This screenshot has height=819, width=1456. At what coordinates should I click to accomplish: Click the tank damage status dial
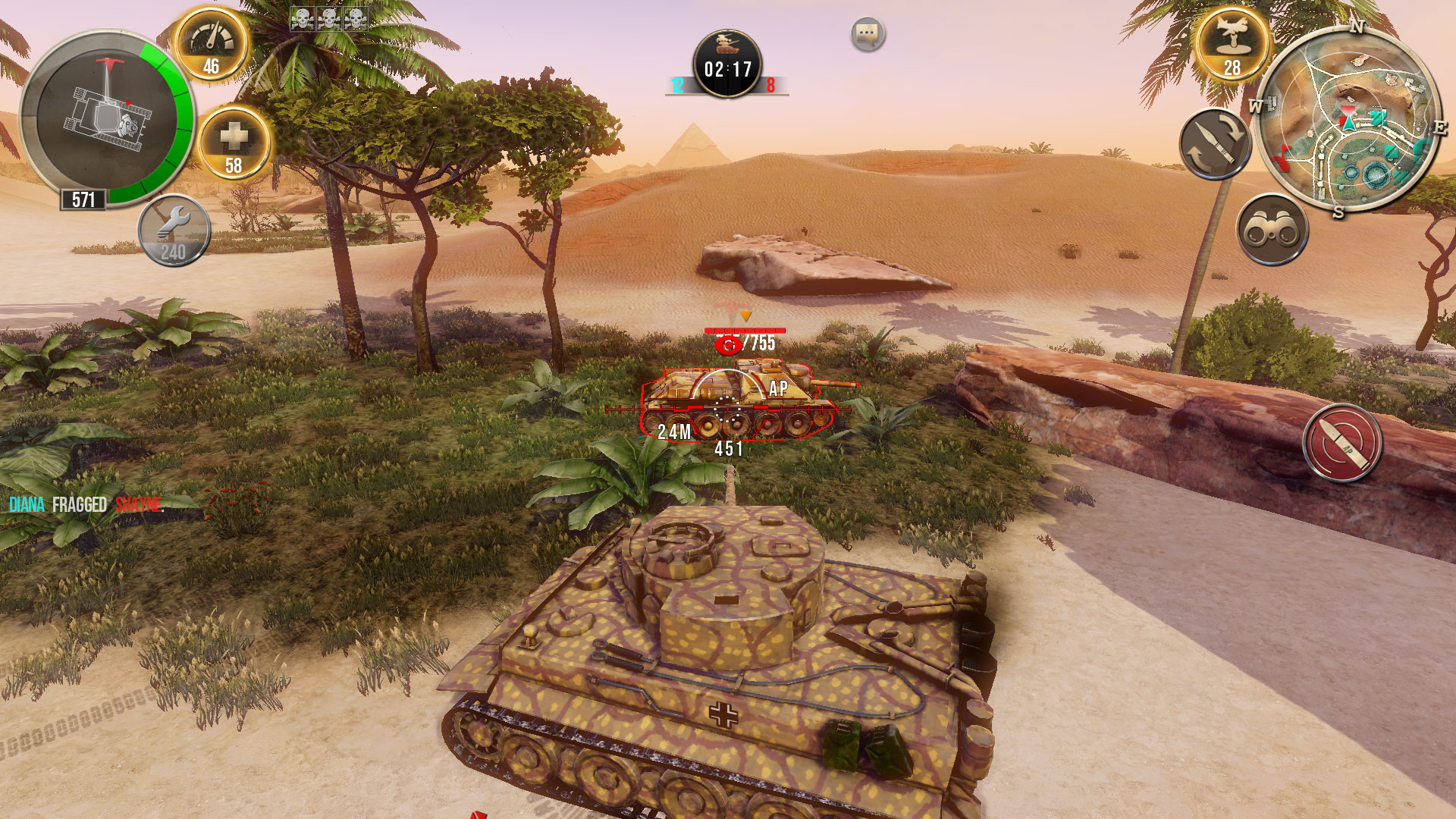[x=106, y=121]
